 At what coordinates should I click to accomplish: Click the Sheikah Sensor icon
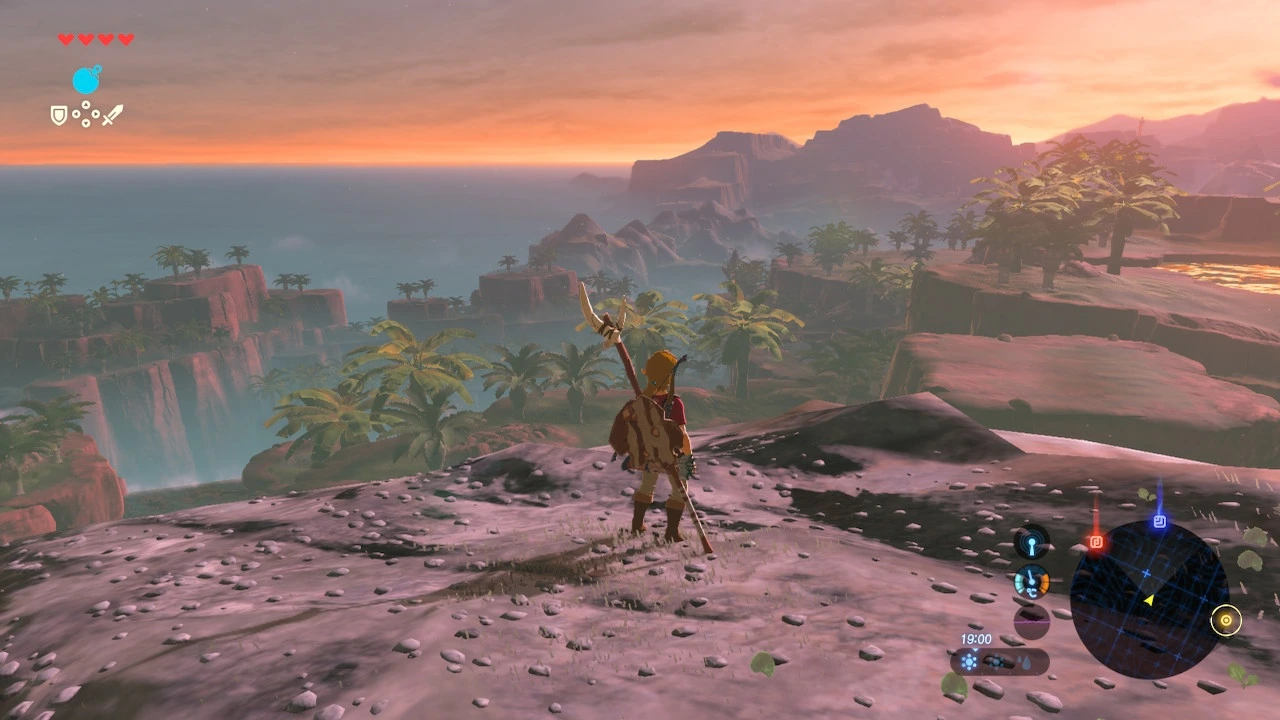point(1031,542)
